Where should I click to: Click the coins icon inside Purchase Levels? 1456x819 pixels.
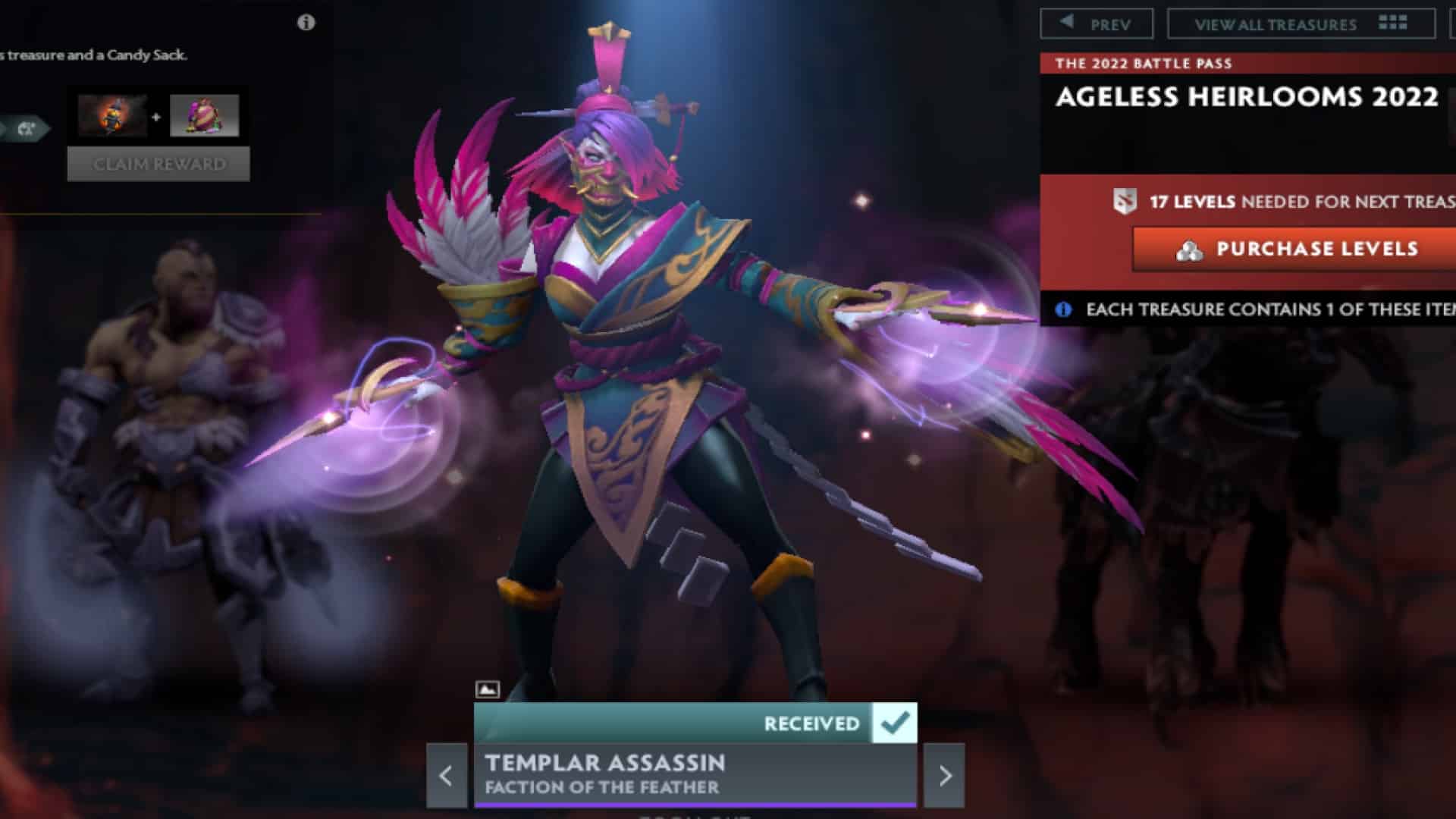pos(1190,249)
